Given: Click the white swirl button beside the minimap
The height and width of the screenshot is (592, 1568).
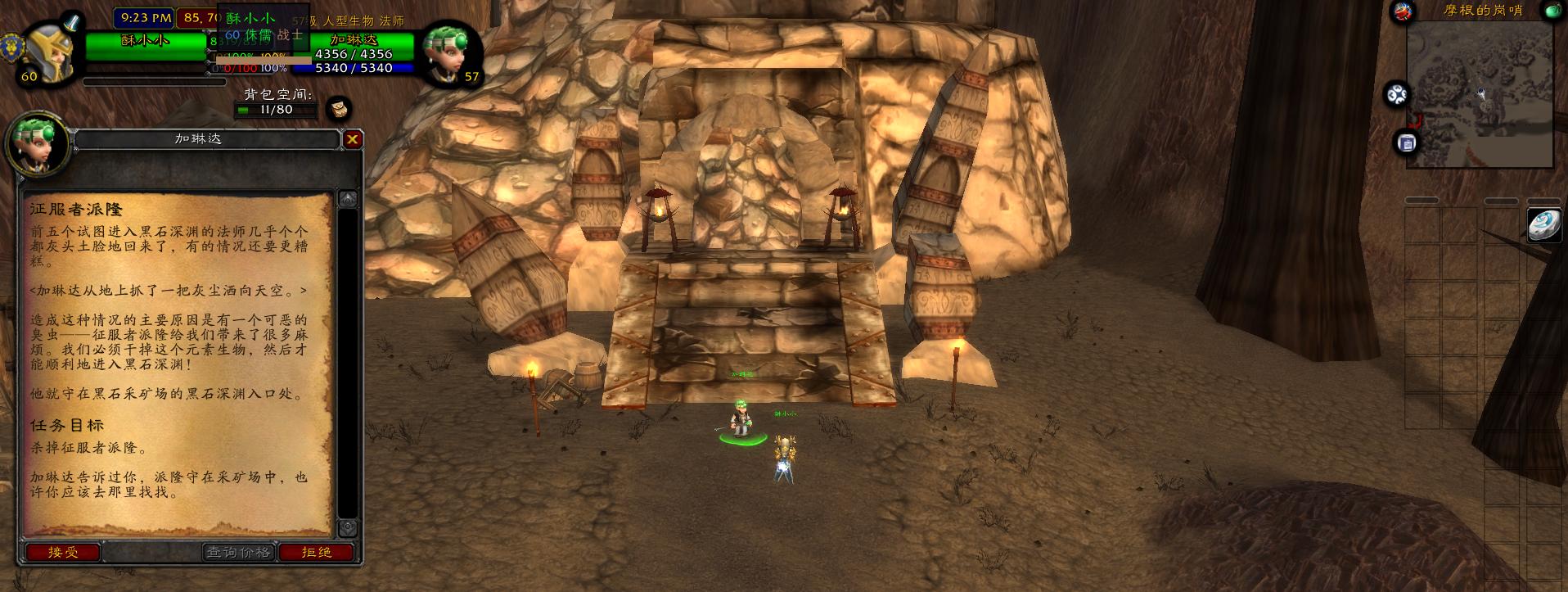Looking at the screenshot, I should pos(1397,95).
